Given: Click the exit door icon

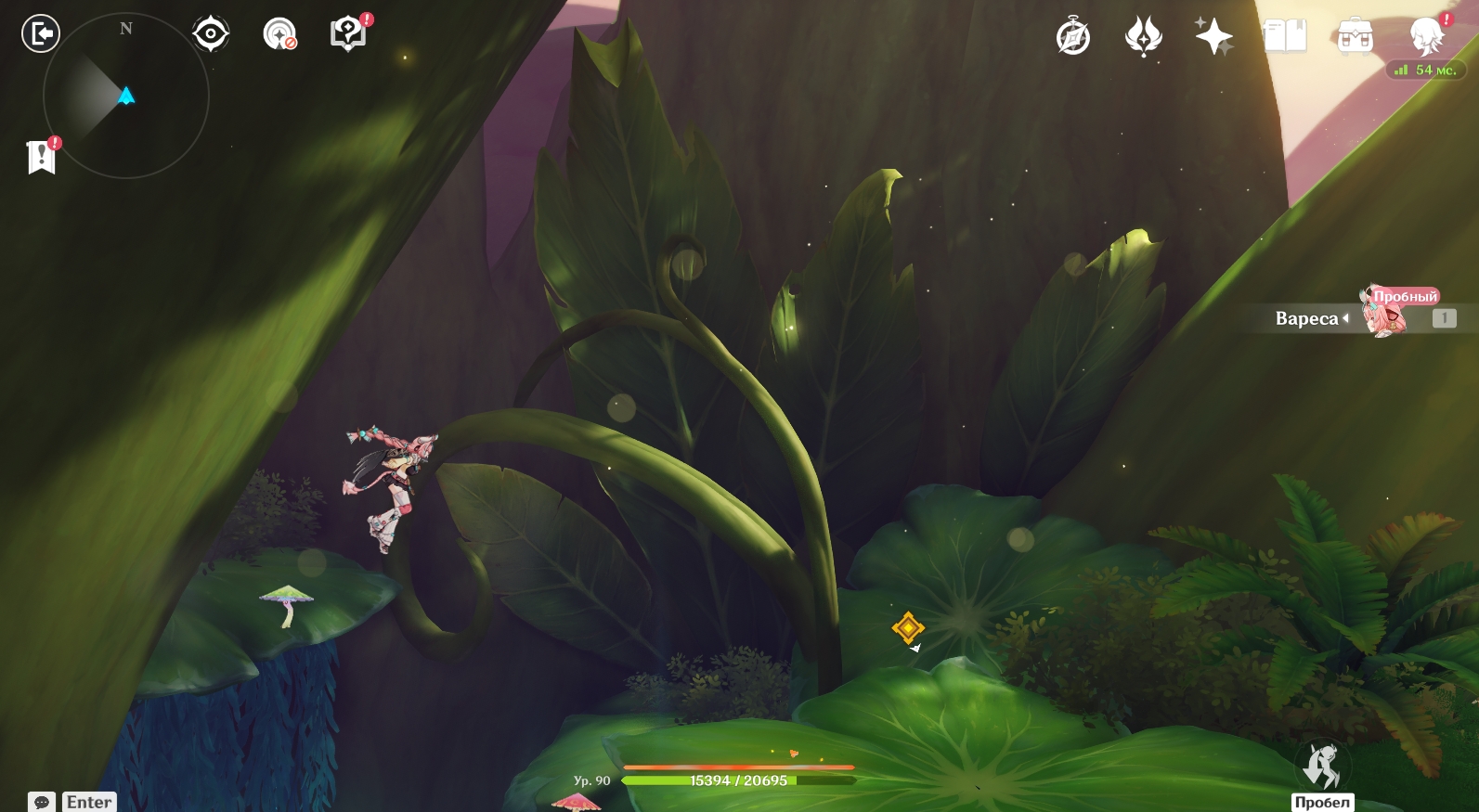Looking at the screenshot, I should (40, 34).
